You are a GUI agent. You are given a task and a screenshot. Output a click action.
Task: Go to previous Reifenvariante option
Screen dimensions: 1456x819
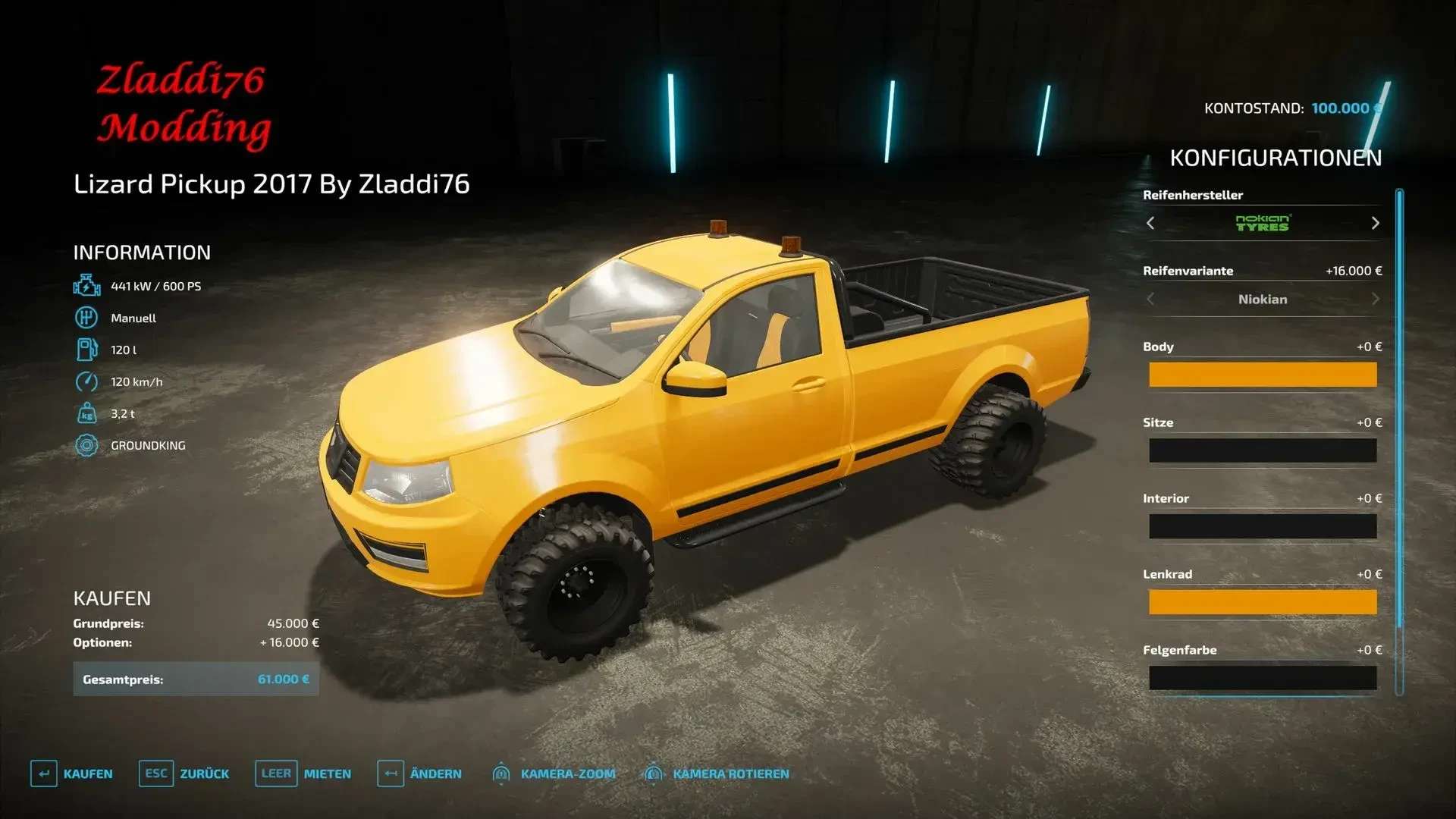coord(1150,299)
